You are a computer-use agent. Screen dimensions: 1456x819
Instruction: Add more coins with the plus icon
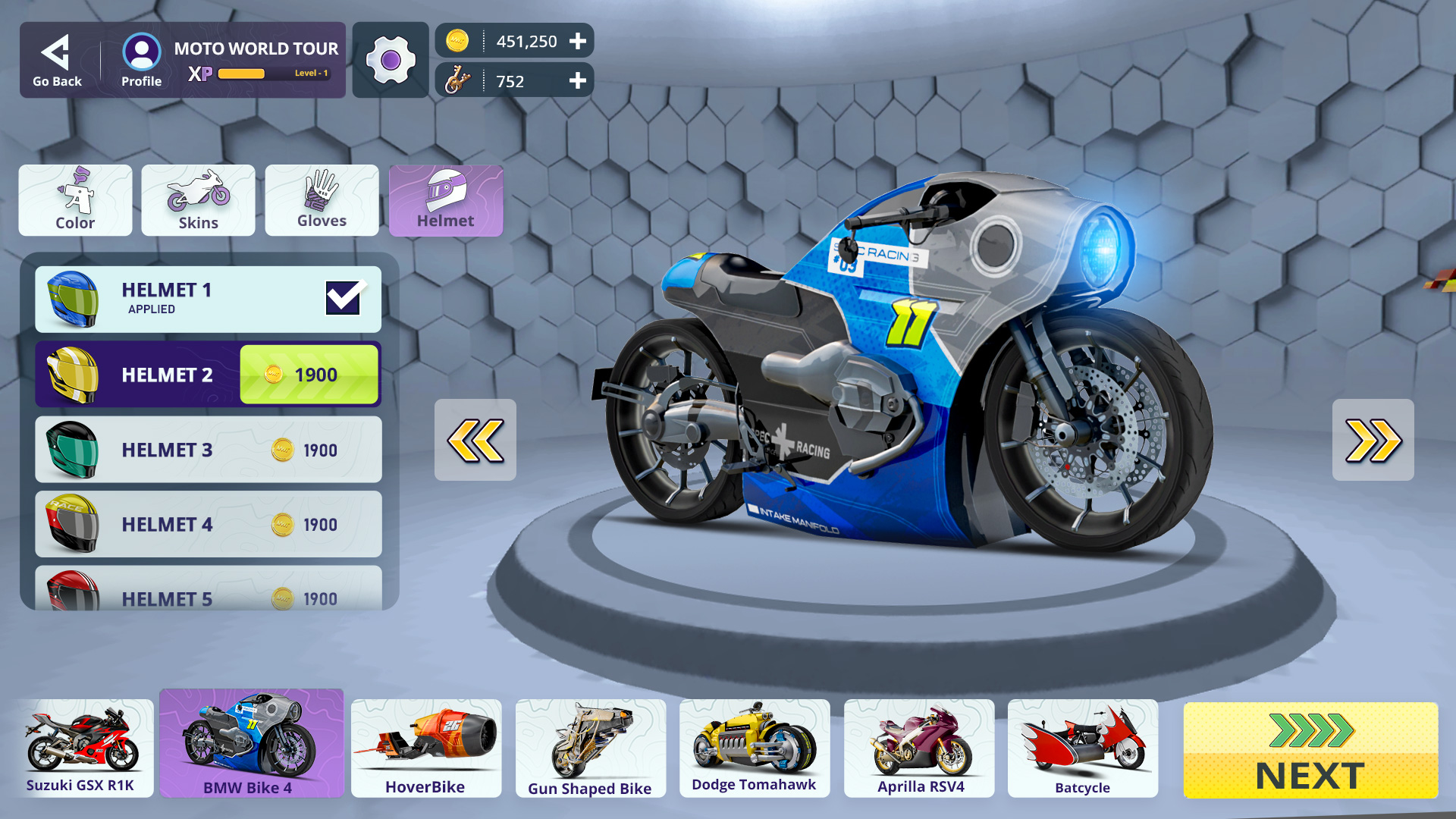coord(579,41)
